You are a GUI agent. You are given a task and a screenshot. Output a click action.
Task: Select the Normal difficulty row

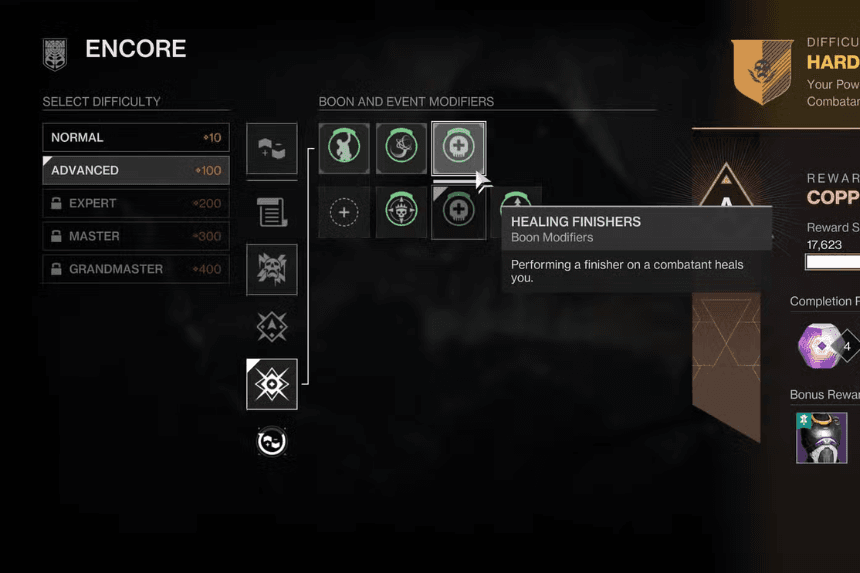(135, 137)
